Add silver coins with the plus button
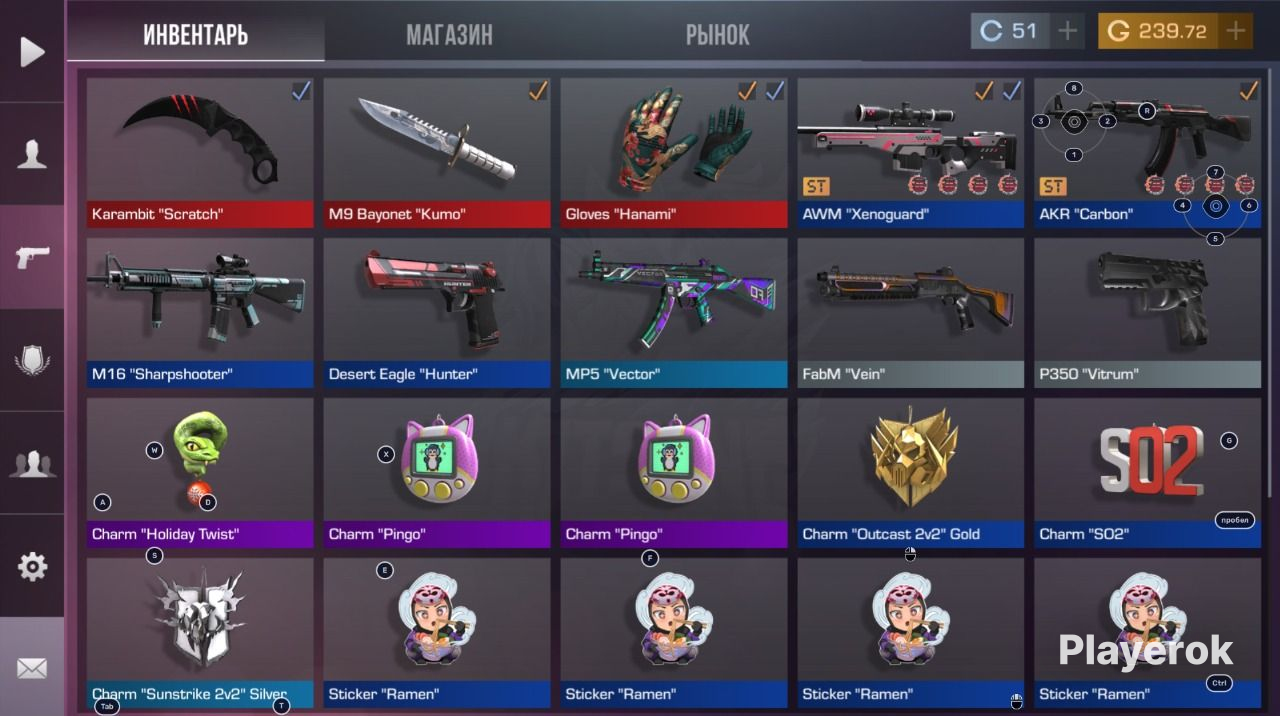This screenshot has height=716, width=1280. (x=1067, y=31)
